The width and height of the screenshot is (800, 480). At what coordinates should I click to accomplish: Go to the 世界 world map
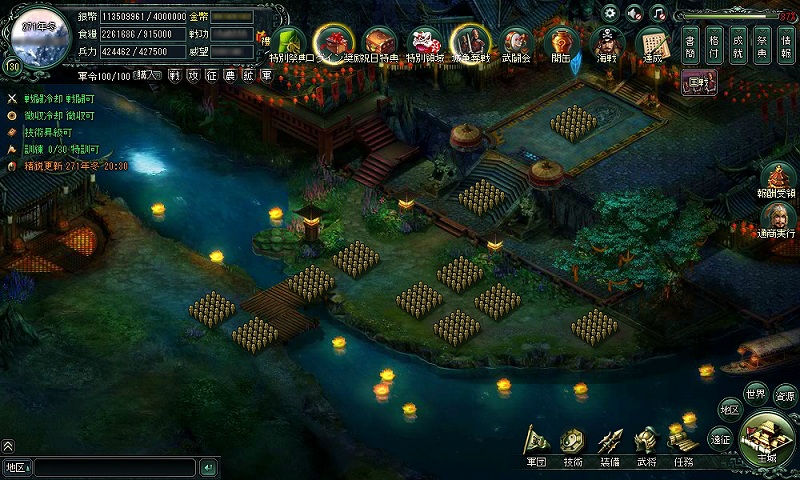point(755,392)
